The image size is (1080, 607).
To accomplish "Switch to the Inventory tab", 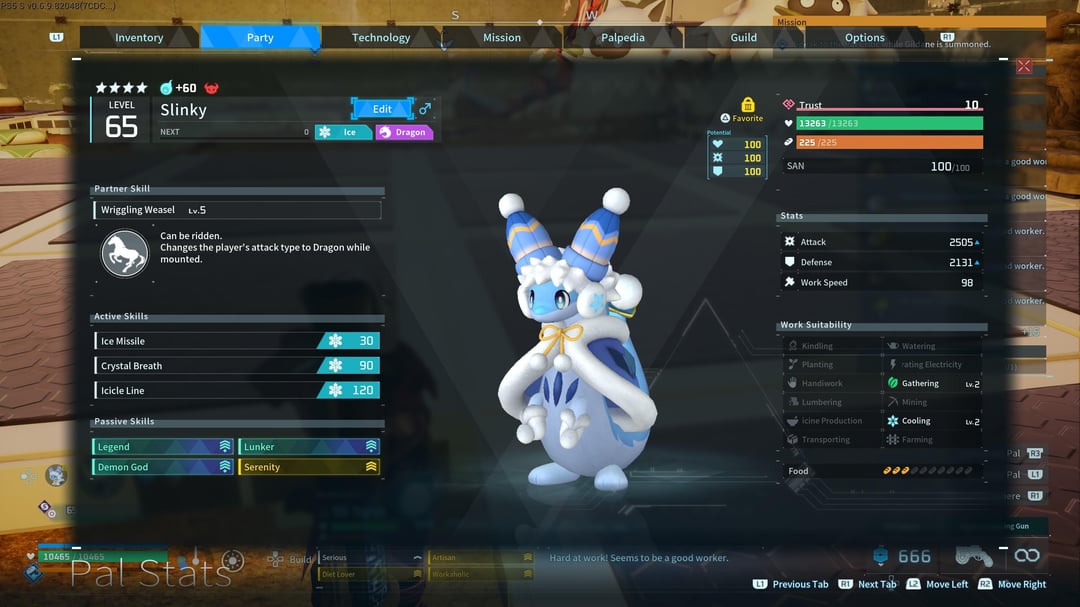I will point(139,38).
